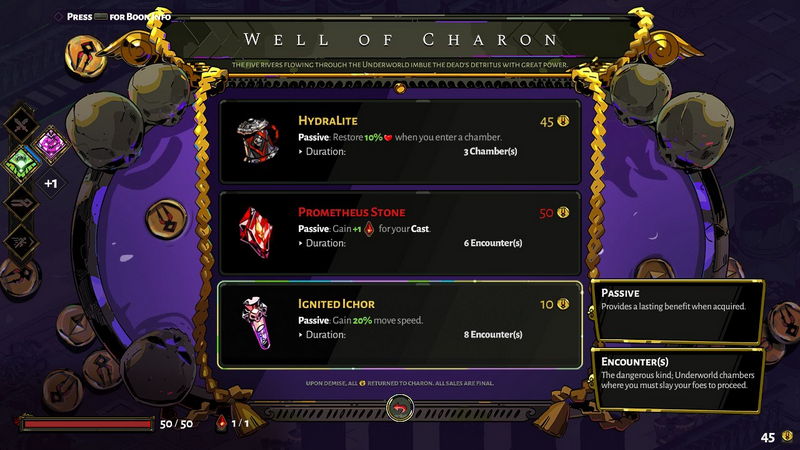Open the +1 additional boons indicator
800x450 pixels.
(x=50, y=183)
